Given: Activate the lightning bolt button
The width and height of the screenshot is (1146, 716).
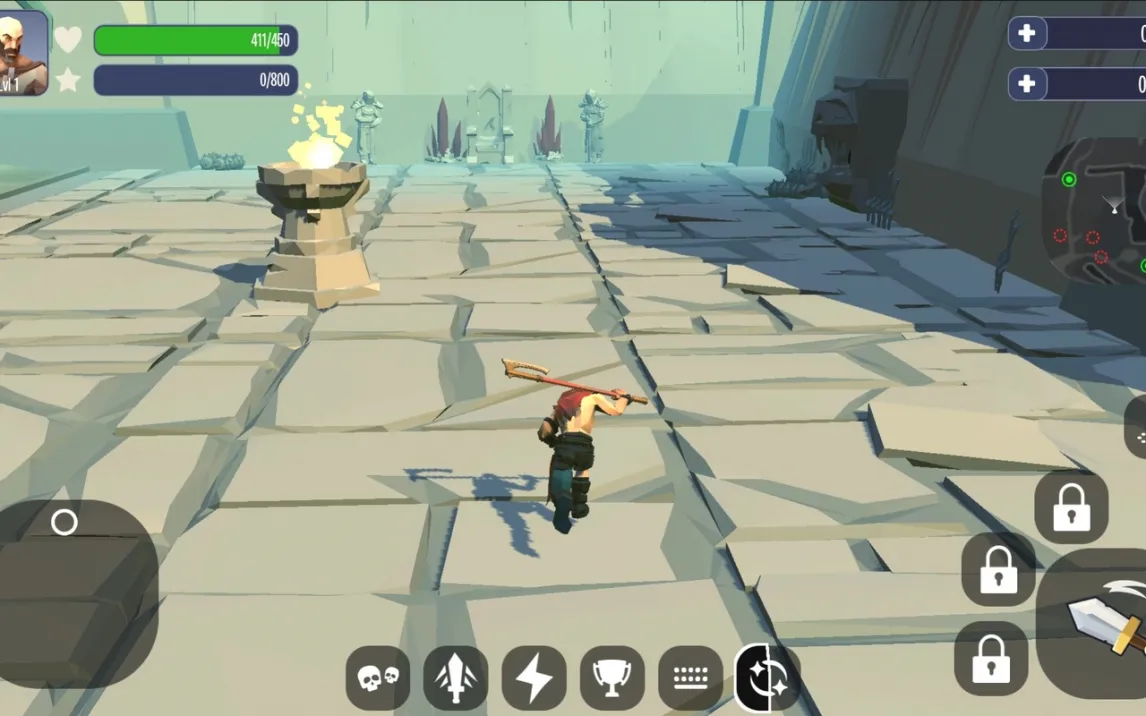Looking at the screenshot, I should tap(534, 678).
